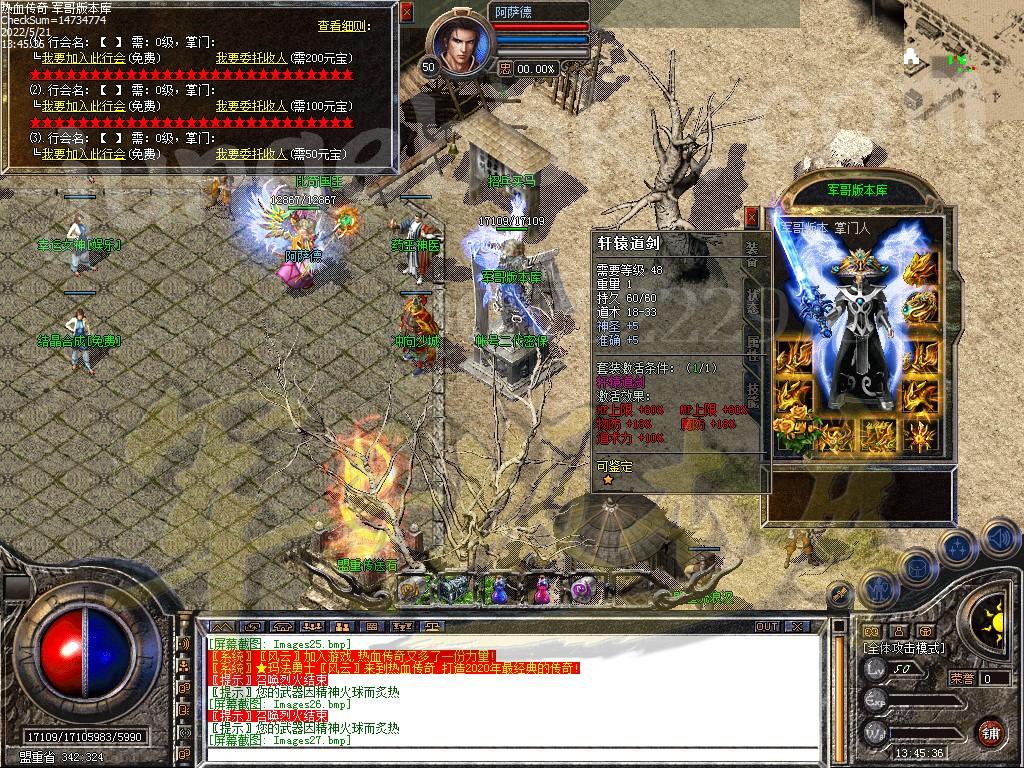This screenshot has height=768, width=1024.
Task: Click the 阿萨德 character portrait
Action: [x=462, y=45]
